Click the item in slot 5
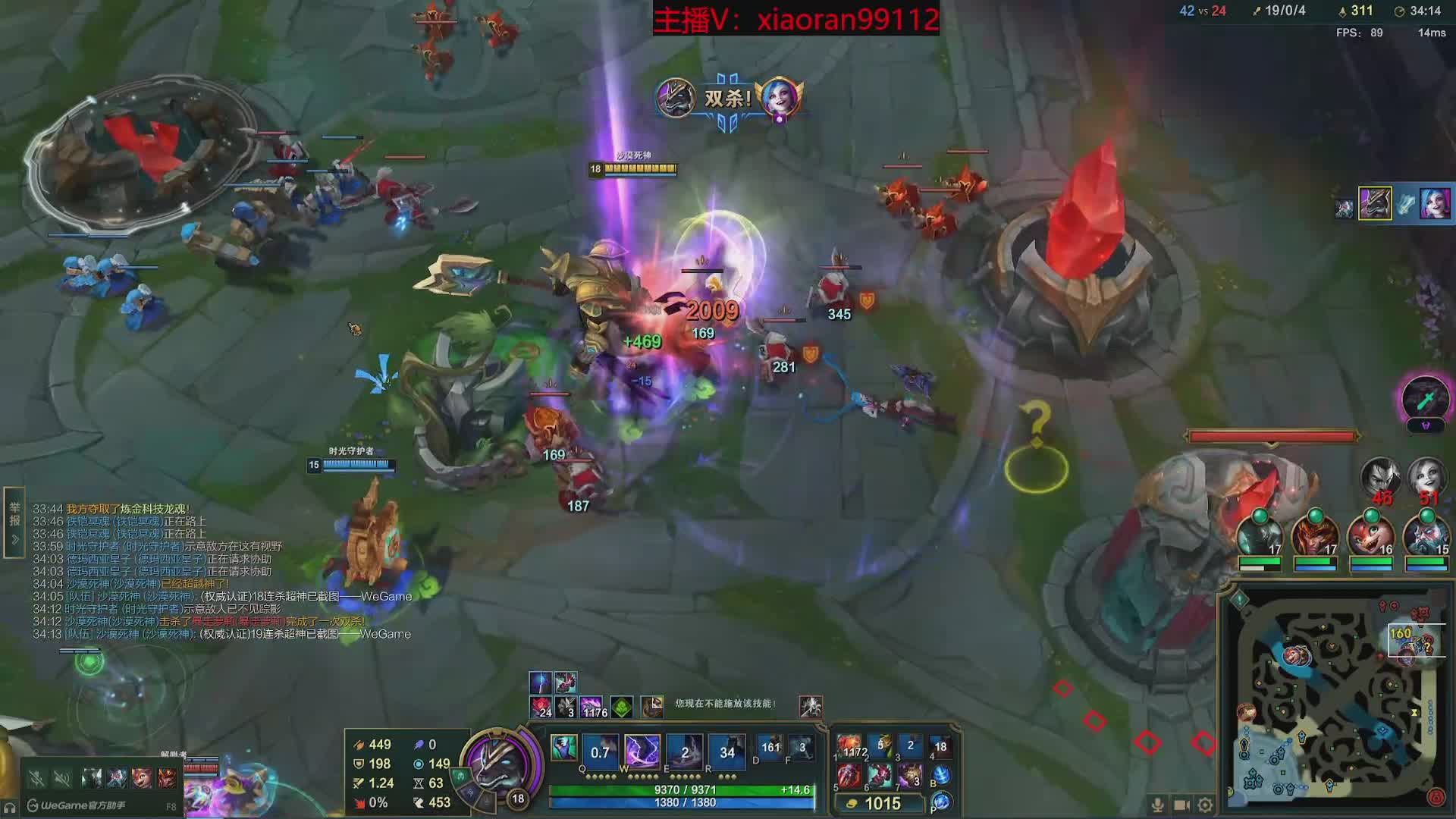 849,776
